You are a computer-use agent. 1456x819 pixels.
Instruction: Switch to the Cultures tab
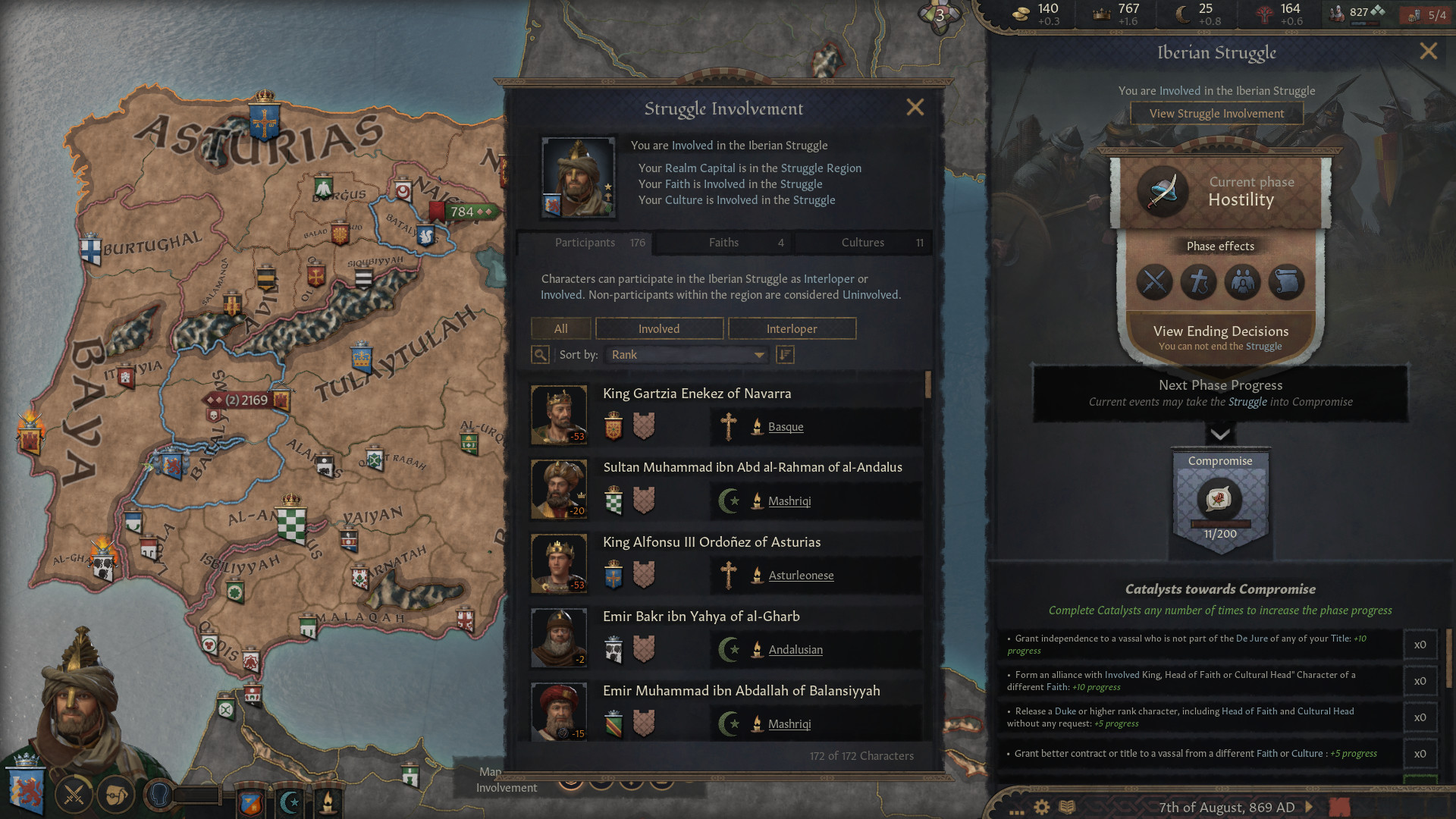(863, 243)
